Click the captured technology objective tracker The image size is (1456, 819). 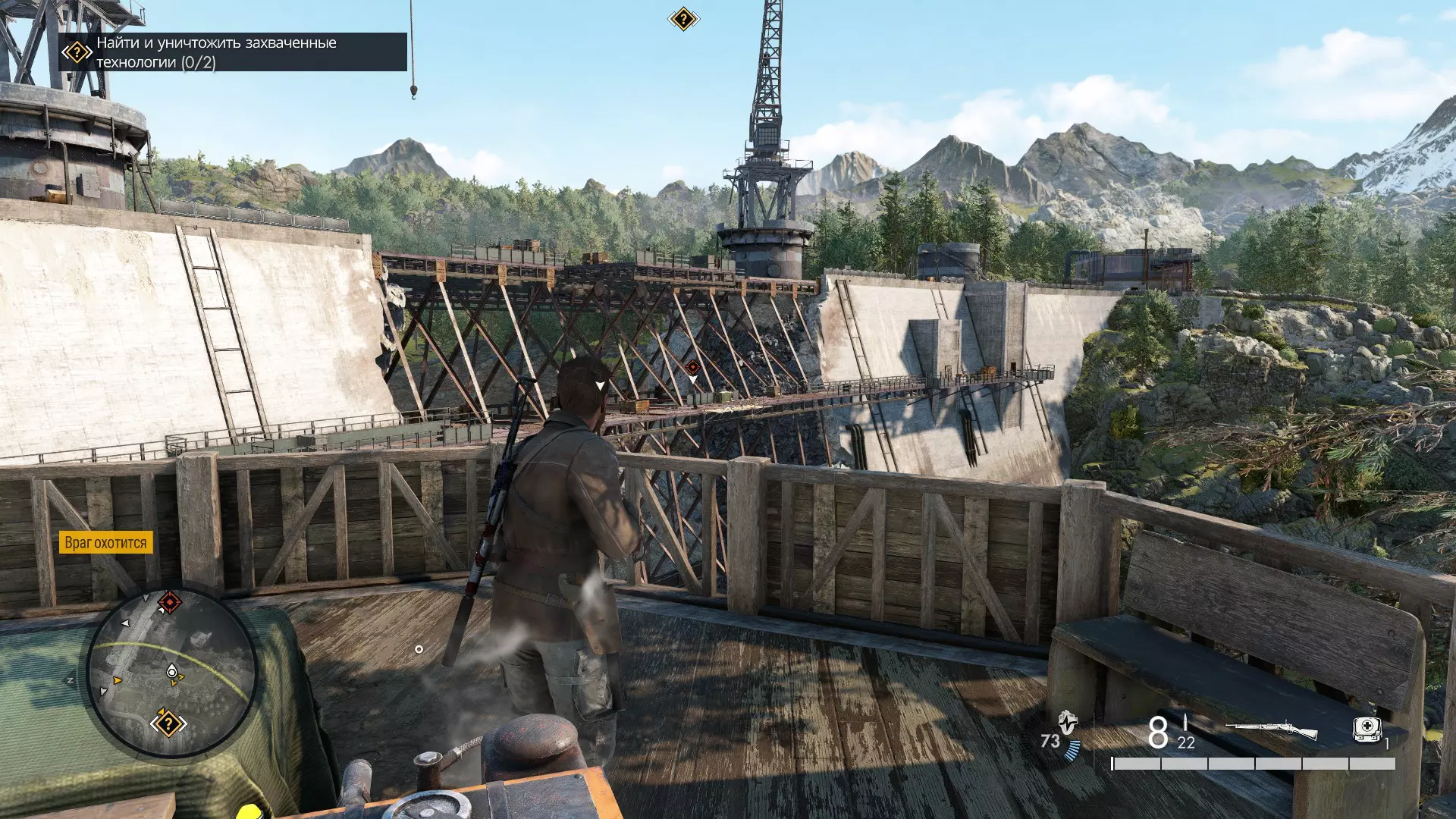point(232,52)
